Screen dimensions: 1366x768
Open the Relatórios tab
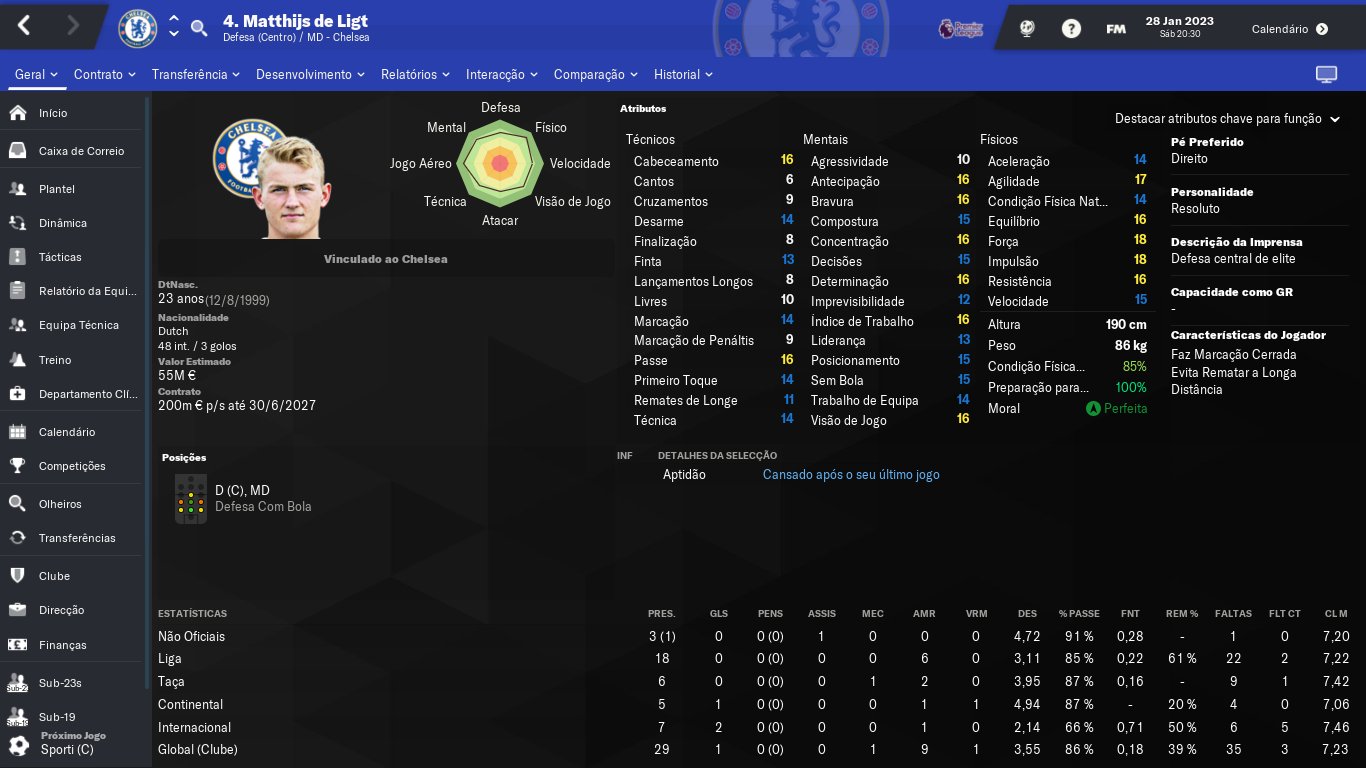pyautogui.click(x=415, y=75)
